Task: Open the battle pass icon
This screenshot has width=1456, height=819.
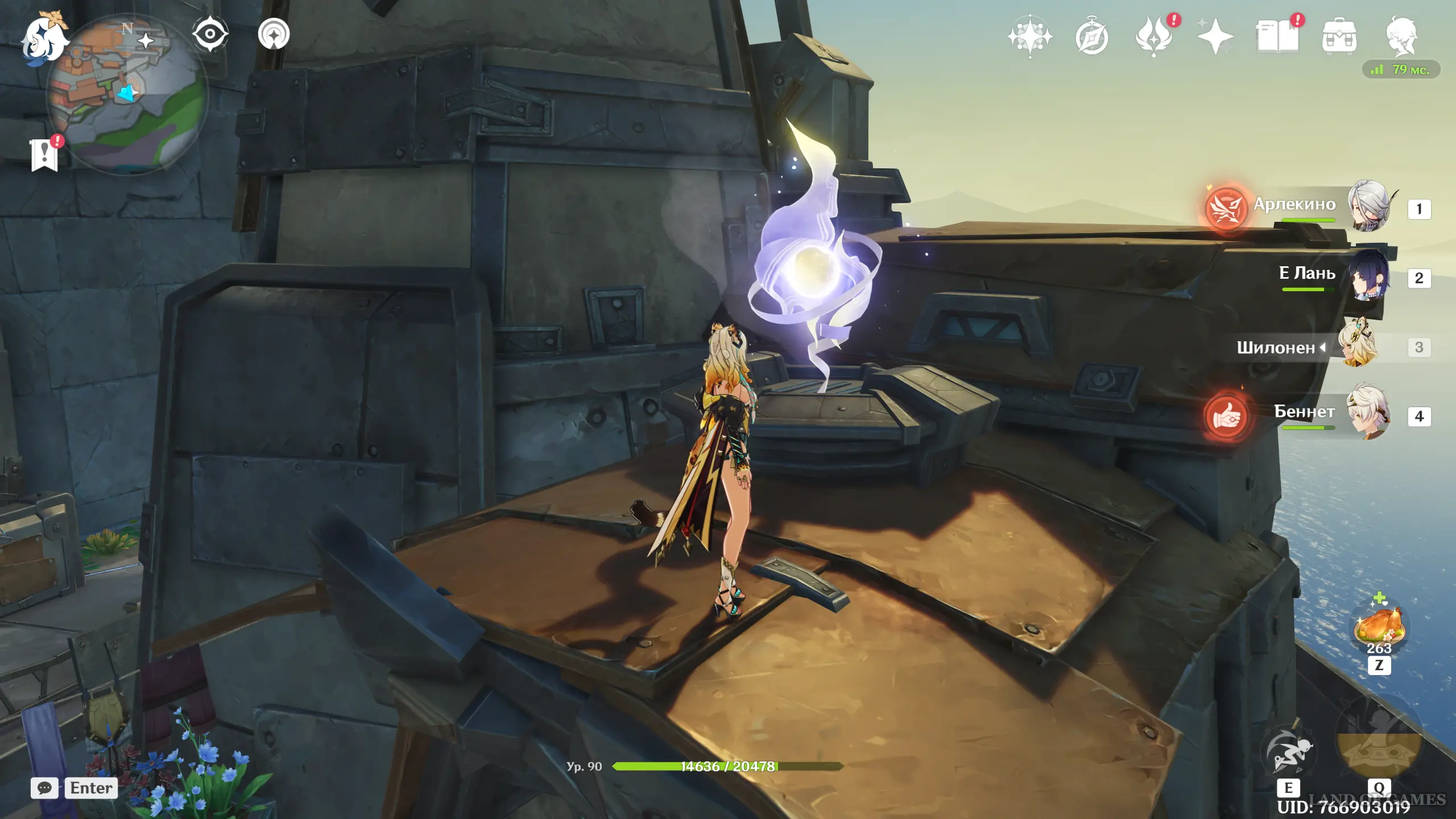Action: 1154,38
